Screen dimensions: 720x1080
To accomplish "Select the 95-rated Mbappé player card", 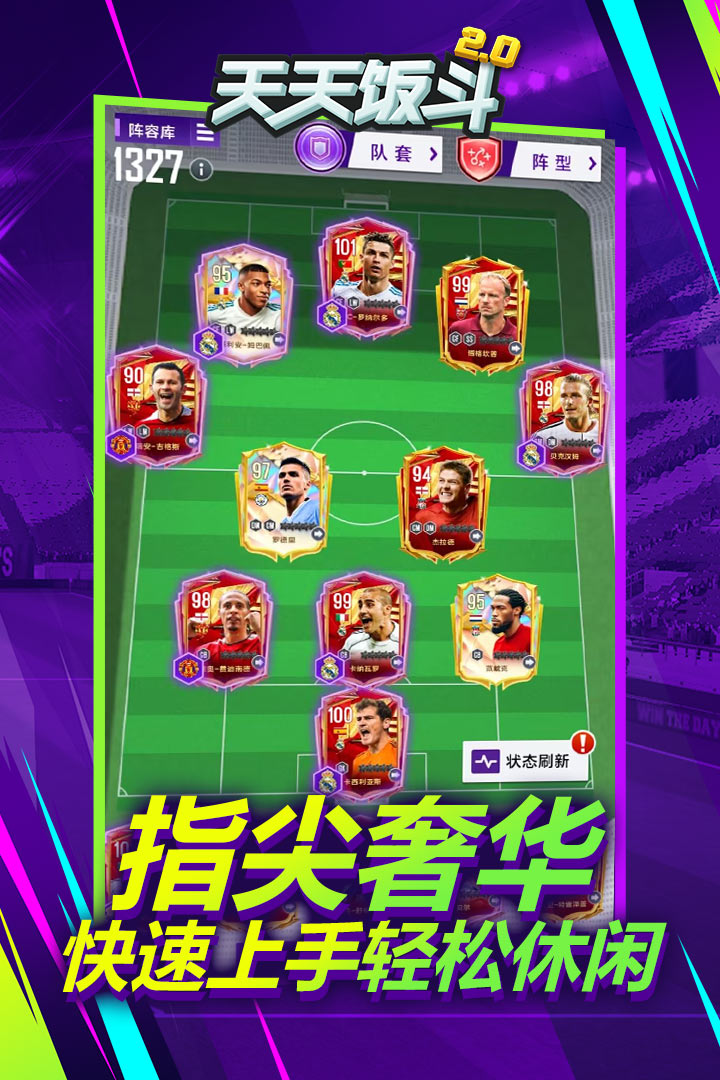I will (x=242, y=301).
